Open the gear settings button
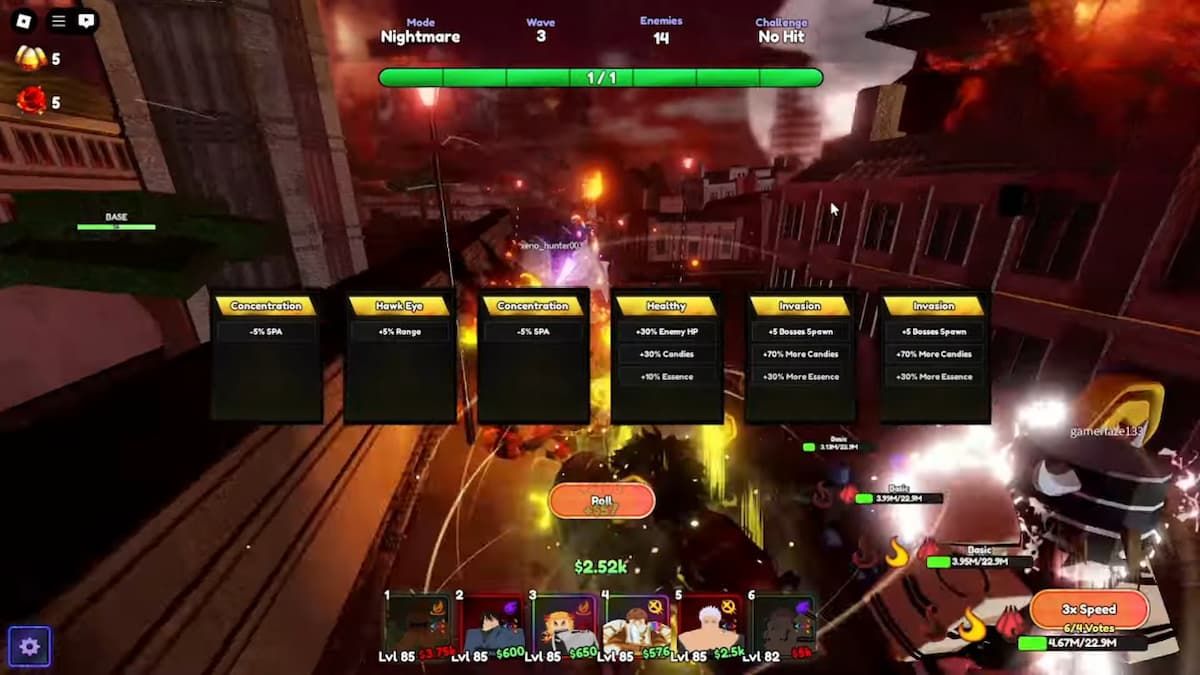 click(x=29, y=647)
